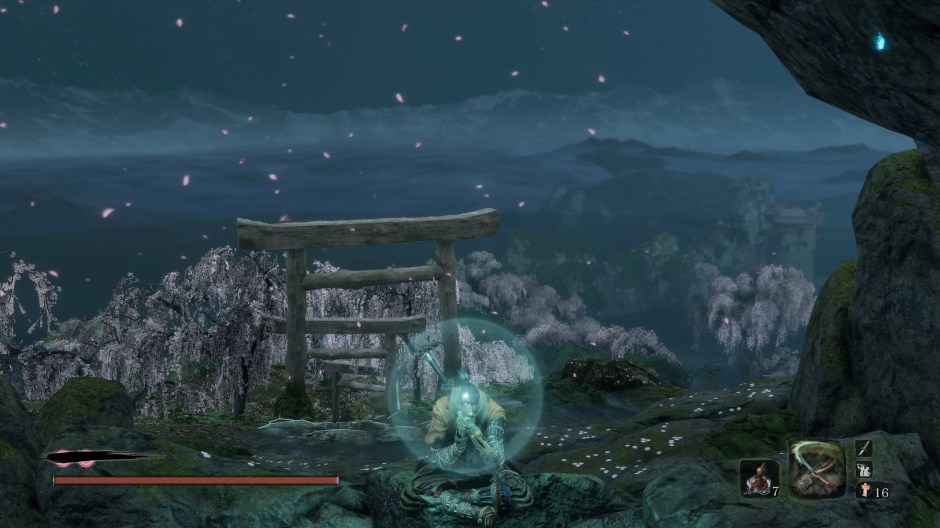Click the small dagger icon
940x528 pixels.
(865, 448)
